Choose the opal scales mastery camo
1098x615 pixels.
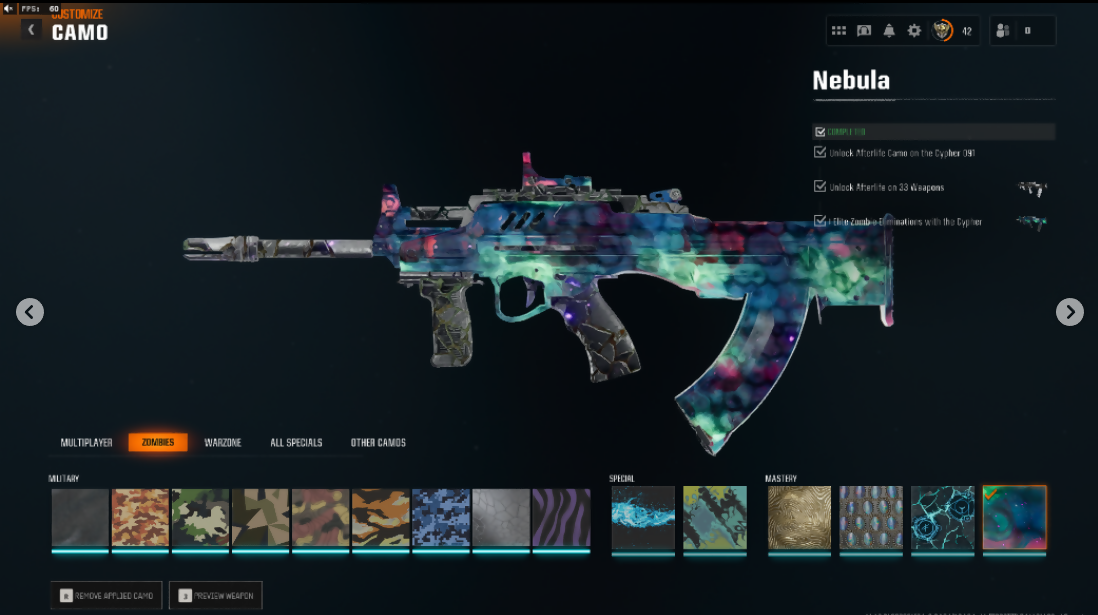(x=871, y=518)
